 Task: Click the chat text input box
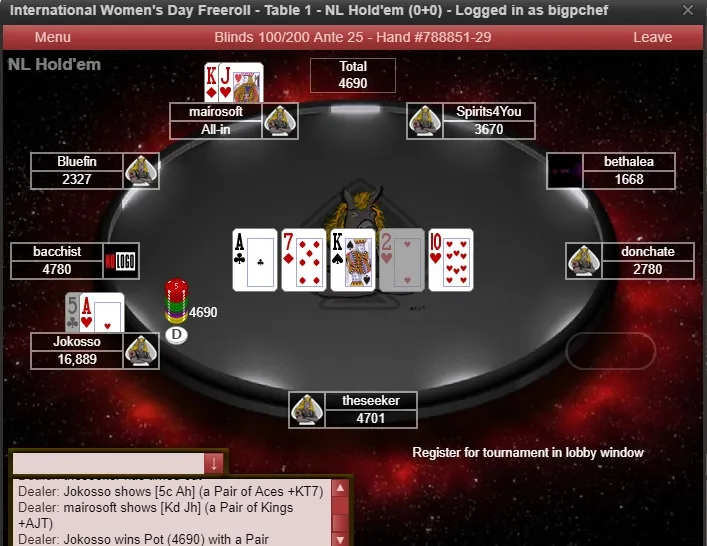(x=107, y=464)
